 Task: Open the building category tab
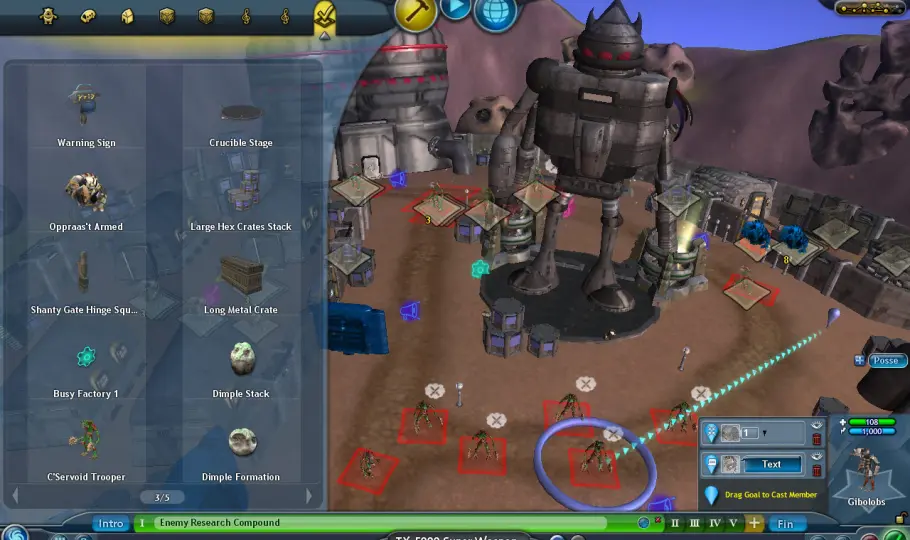pos(128,16)
